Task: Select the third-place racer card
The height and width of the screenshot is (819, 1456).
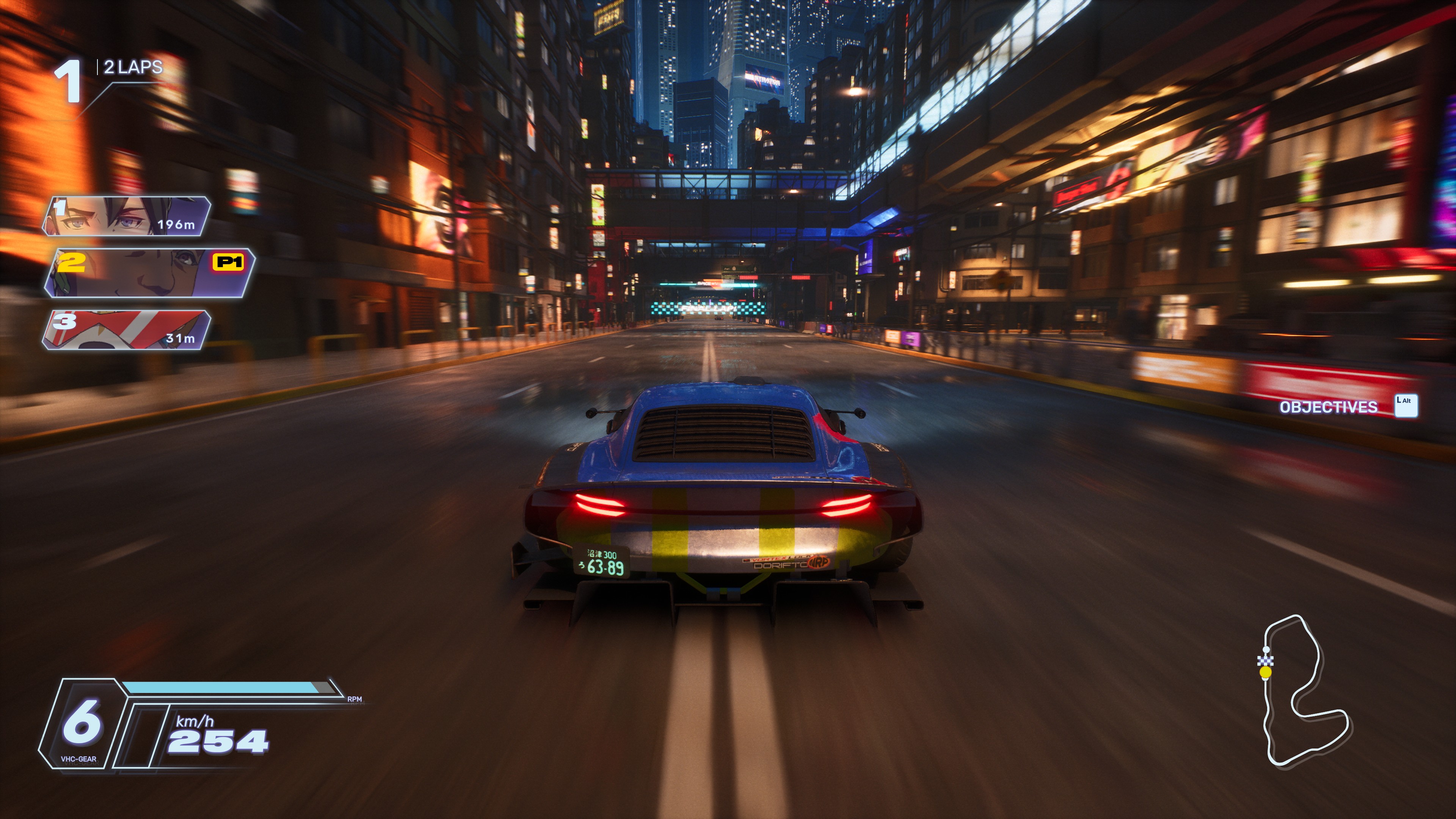Action: 127,330
